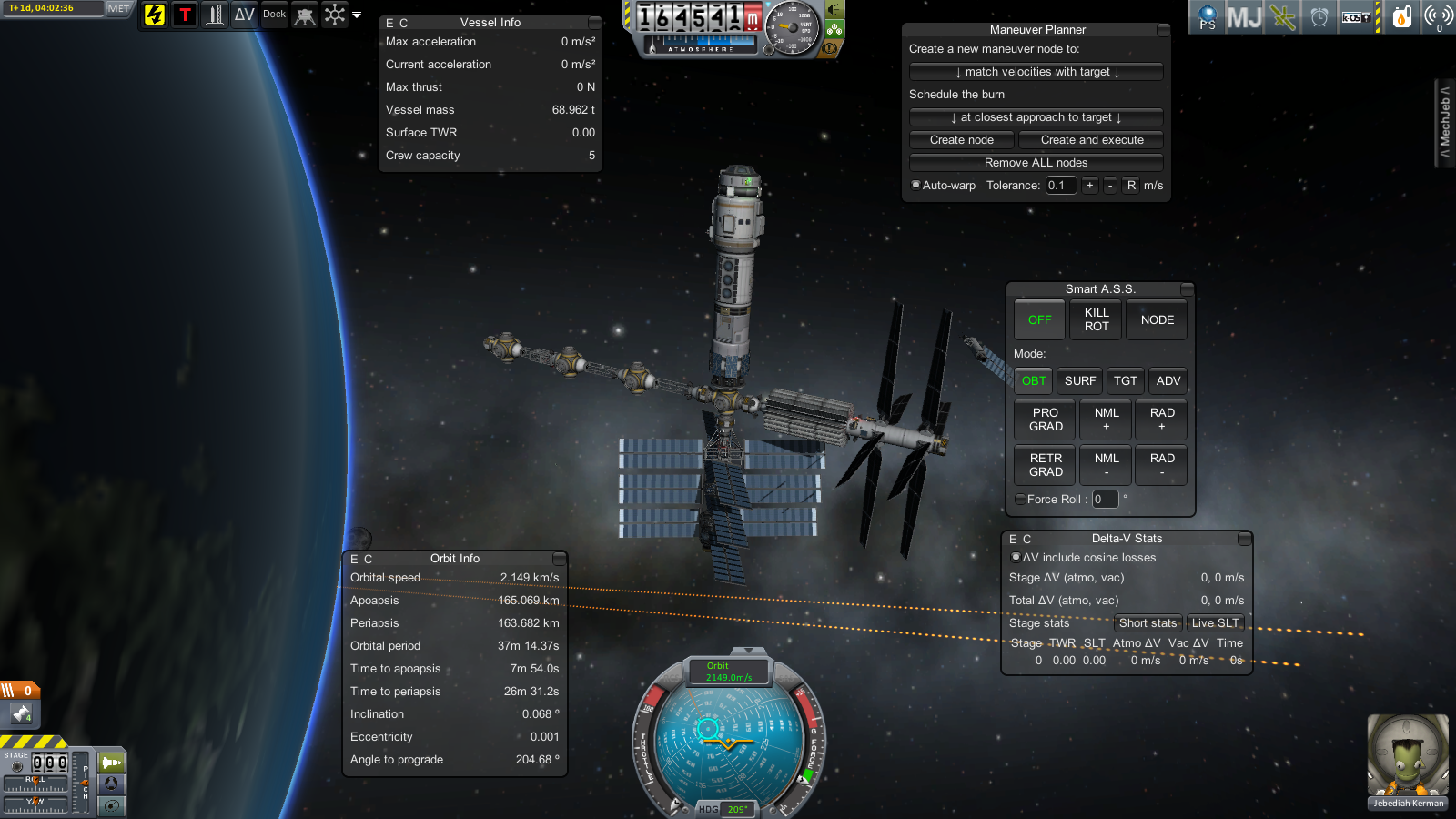Toggle ΔV include cosine losses
This screenshot has height=819, width=1456.
[x=1016, y=557]
